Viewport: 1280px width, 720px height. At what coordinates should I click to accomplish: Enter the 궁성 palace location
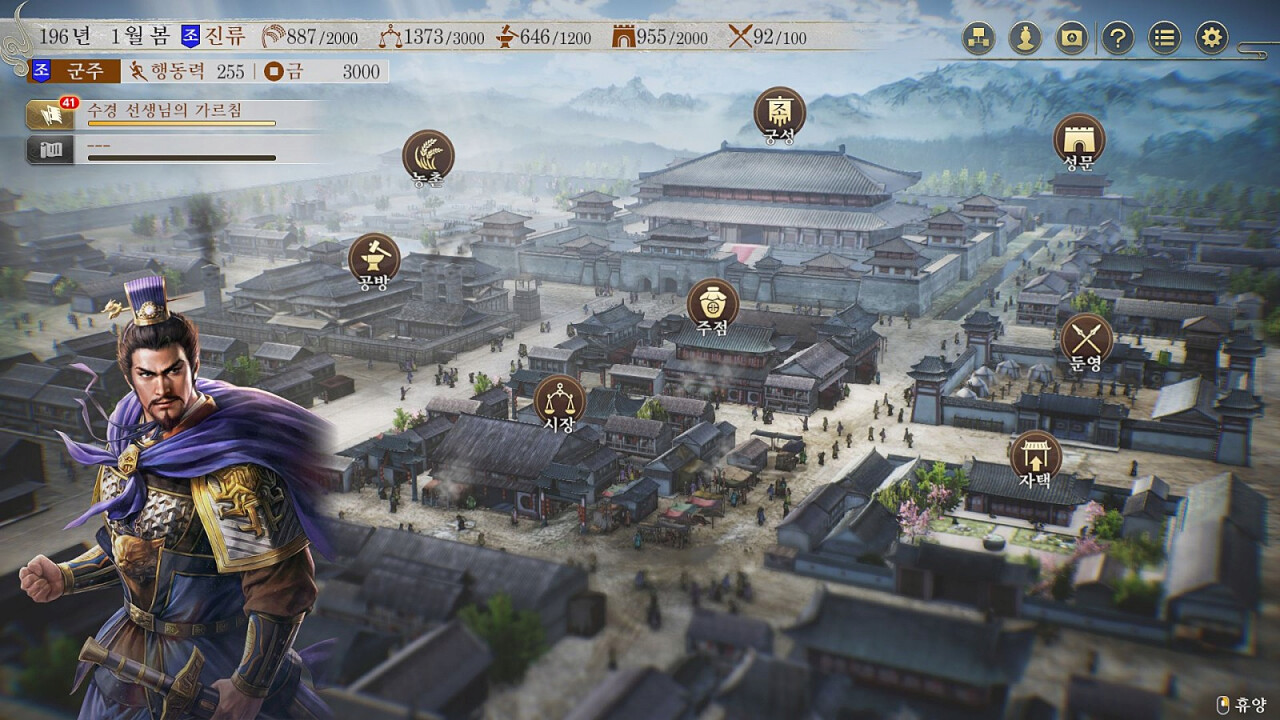pyautogui.click(x=779, y=112)
